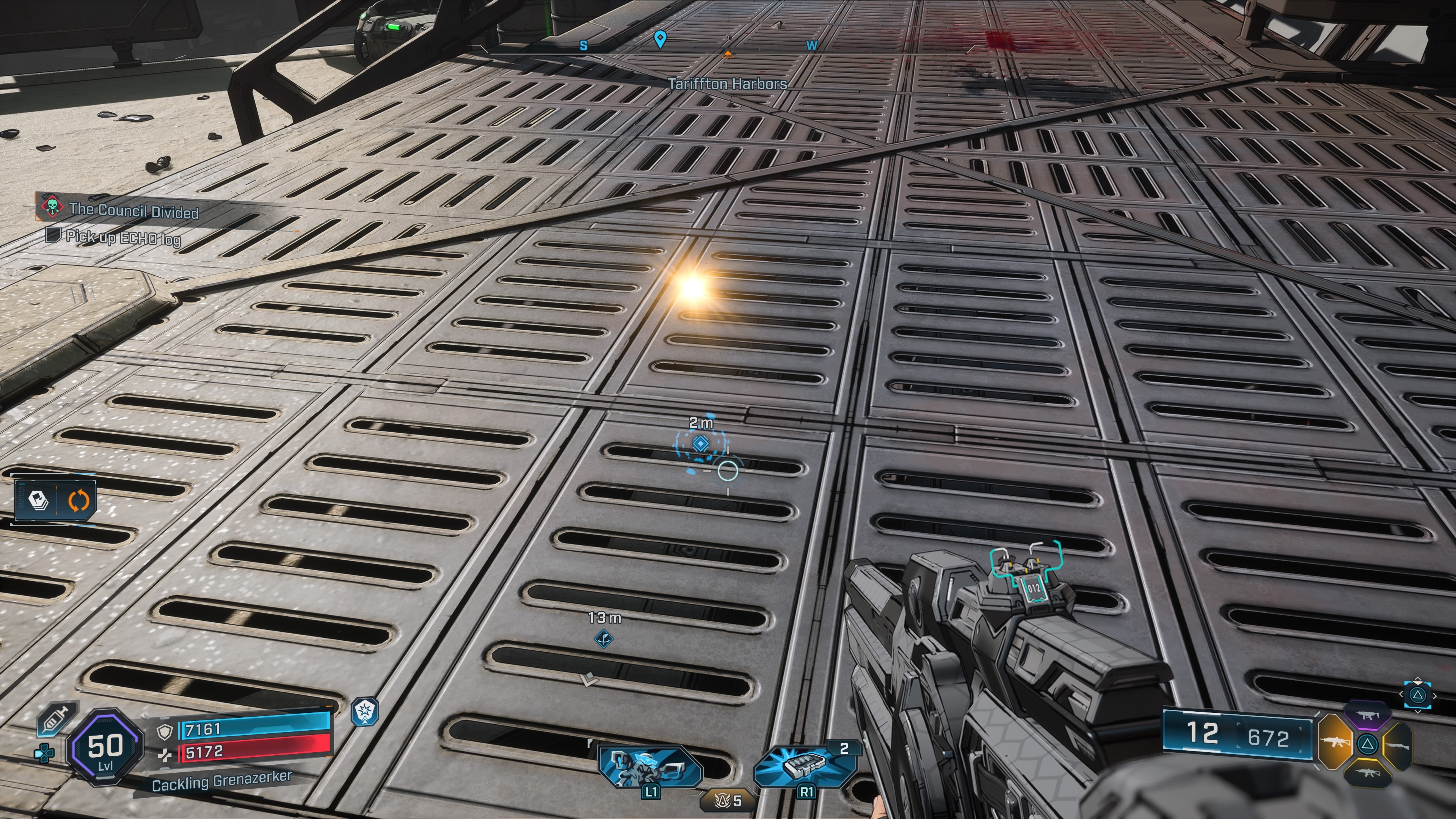Select the Pick up ECHO log objective
The height and width of the screenshot is (819, 1456).
pos(122,237)
